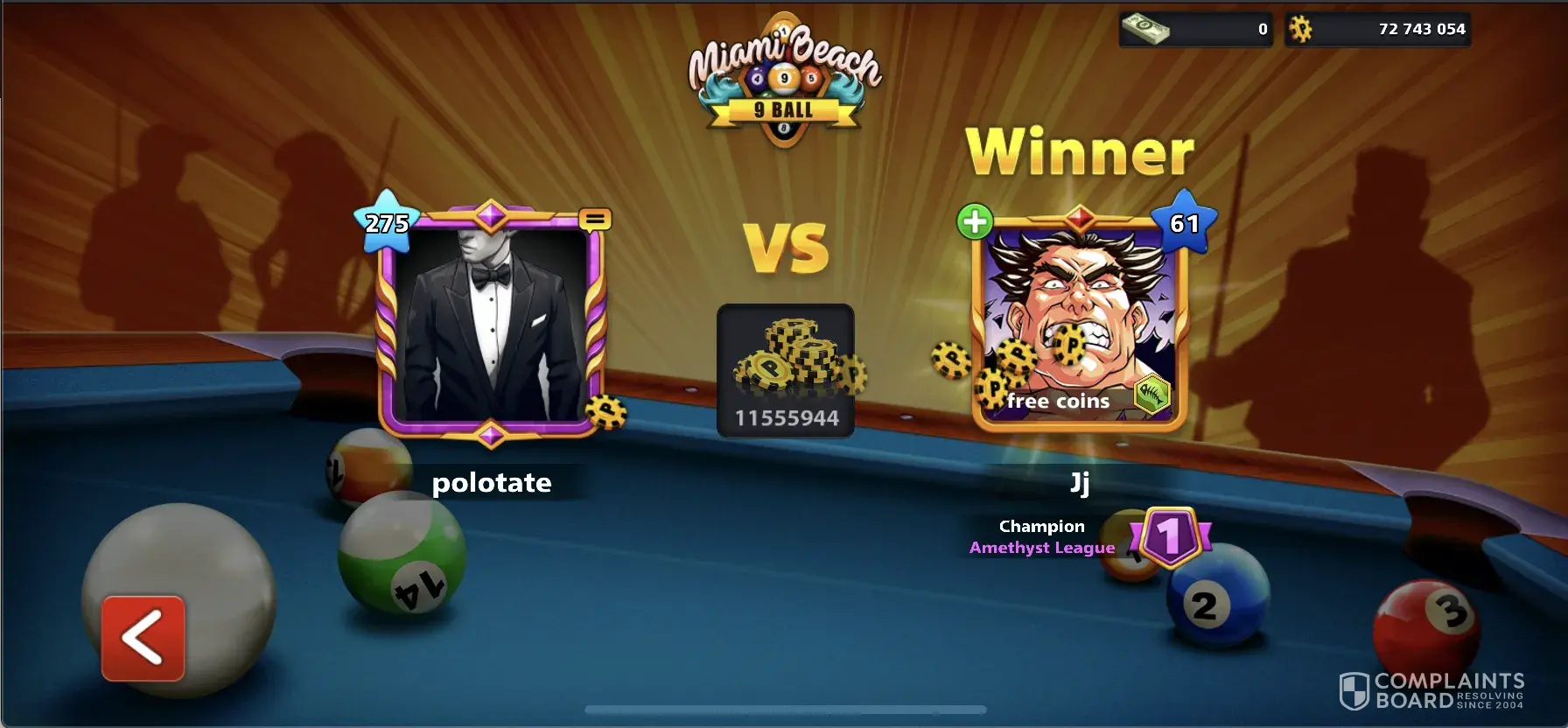Screen dimensions: 1568x728
Task: Go back with the red arrow button
Action: (x=143, y=638)
